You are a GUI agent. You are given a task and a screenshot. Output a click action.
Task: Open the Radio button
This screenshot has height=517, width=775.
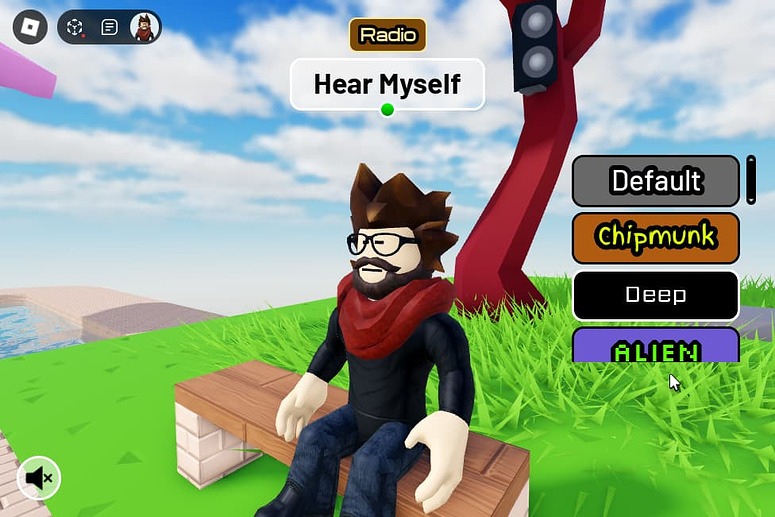[387, 35]
